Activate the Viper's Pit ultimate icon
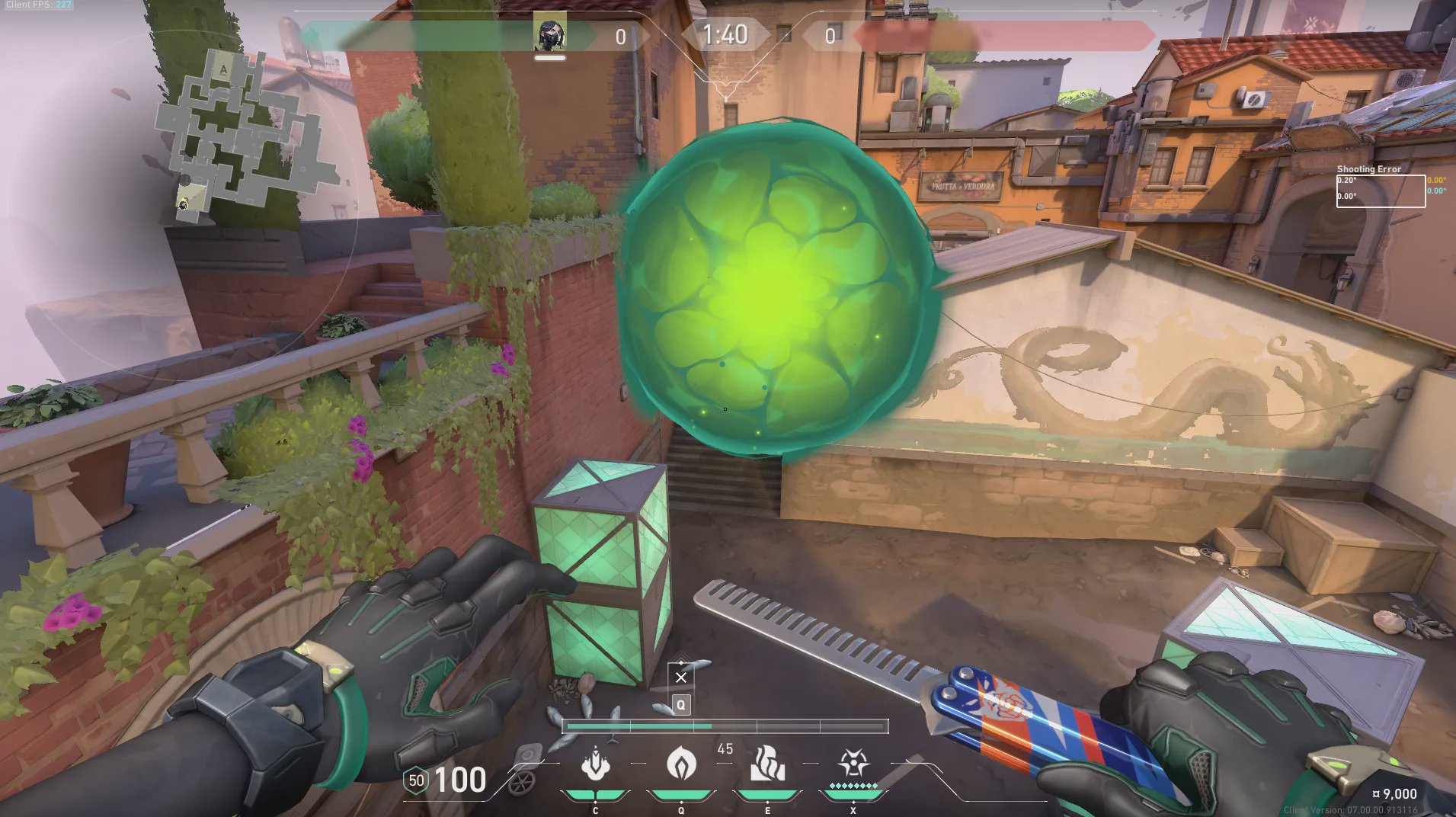The width and height of the screenshot is (1456, 817). (853, 763)
